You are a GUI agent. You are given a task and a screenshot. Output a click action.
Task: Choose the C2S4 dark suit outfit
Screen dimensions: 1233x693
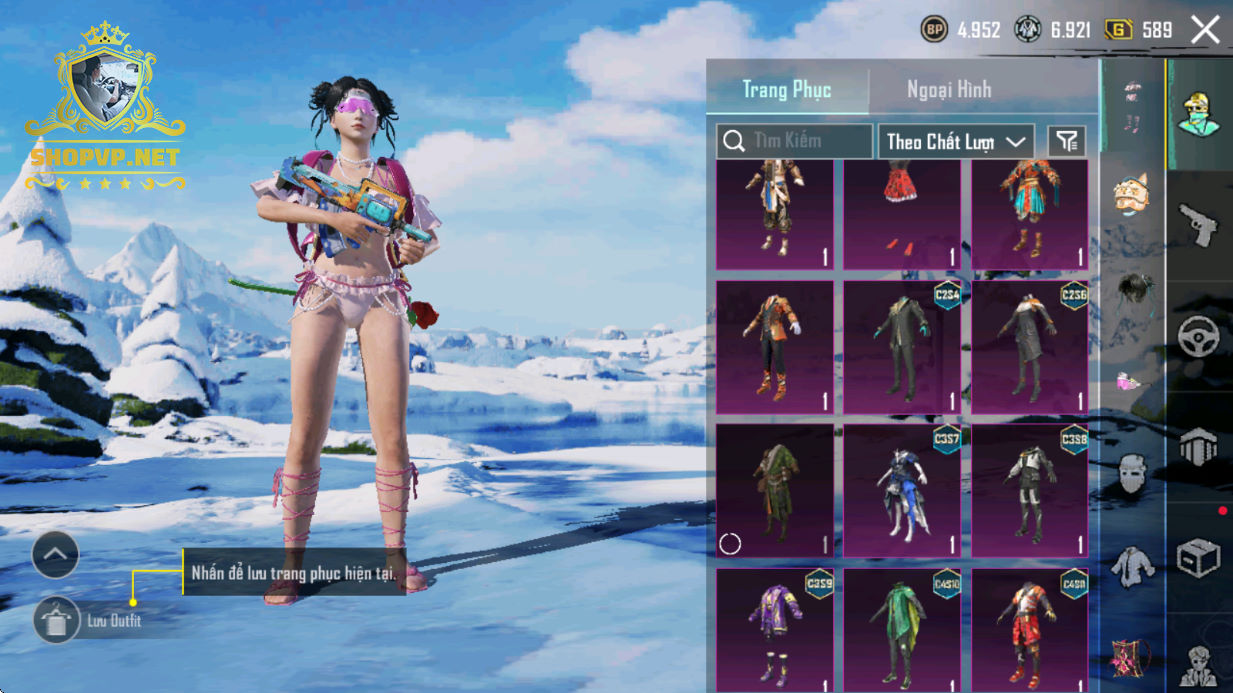(x=902, y=347)
